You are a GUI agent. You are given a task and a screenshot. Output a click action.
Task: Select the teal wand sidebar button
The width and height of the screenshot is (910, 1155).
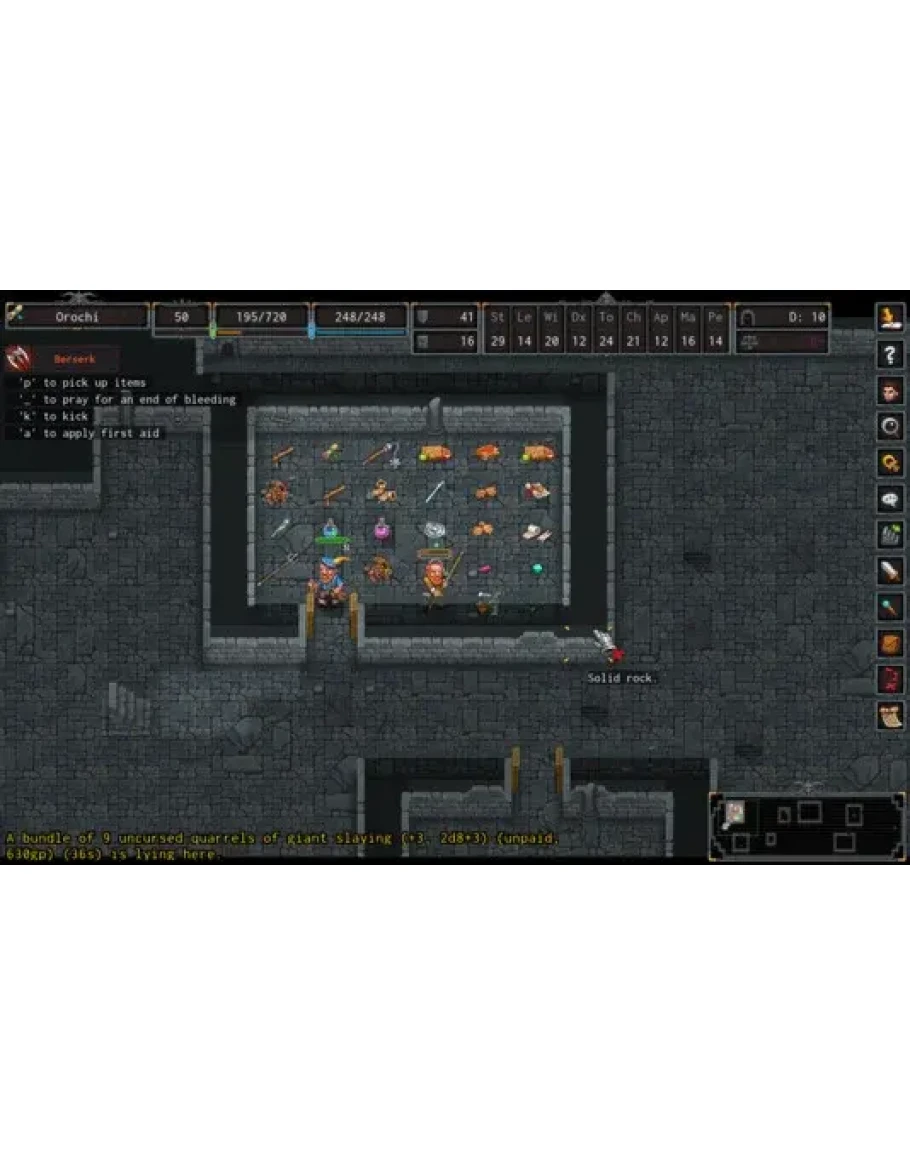[890, 607]
